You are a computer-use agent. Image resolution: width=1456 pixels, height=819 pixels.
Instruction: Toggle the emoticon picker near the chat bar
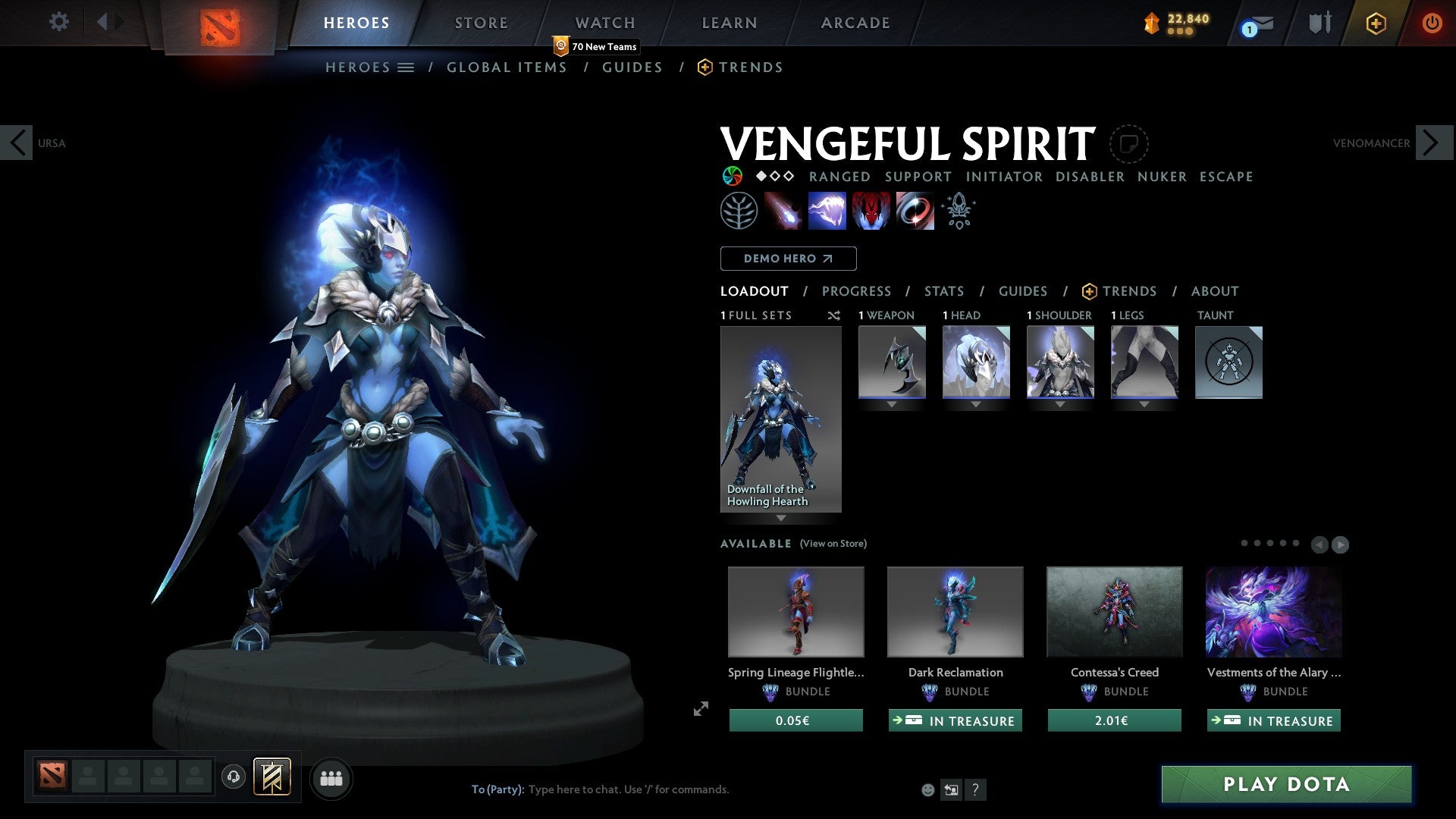coord(927,789)
